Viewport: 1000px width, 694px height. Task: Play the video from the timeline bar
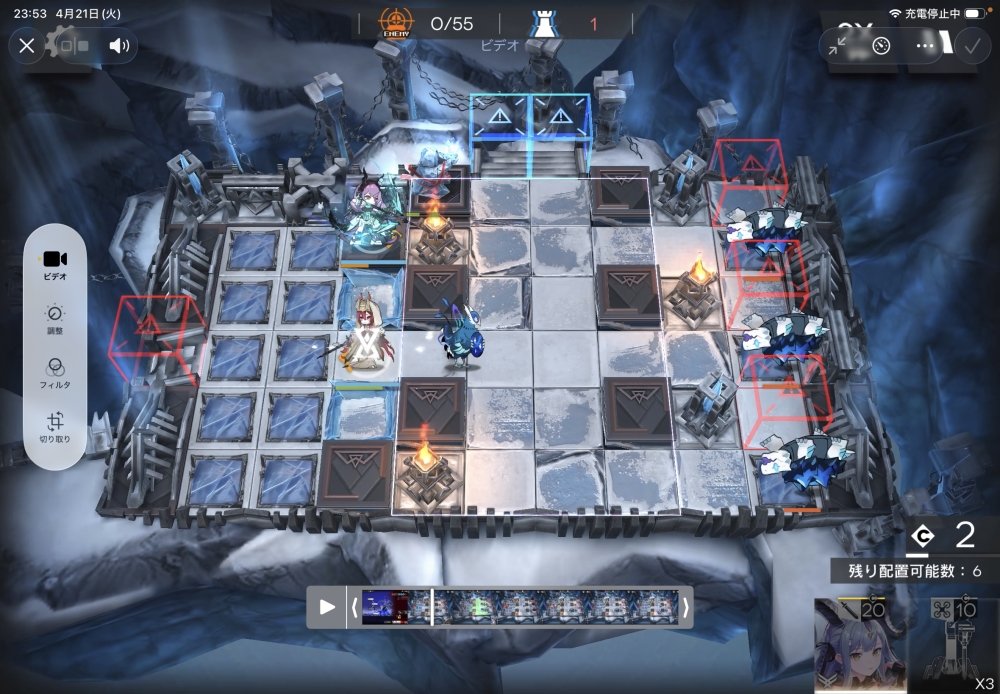click(x=327, y=607)
